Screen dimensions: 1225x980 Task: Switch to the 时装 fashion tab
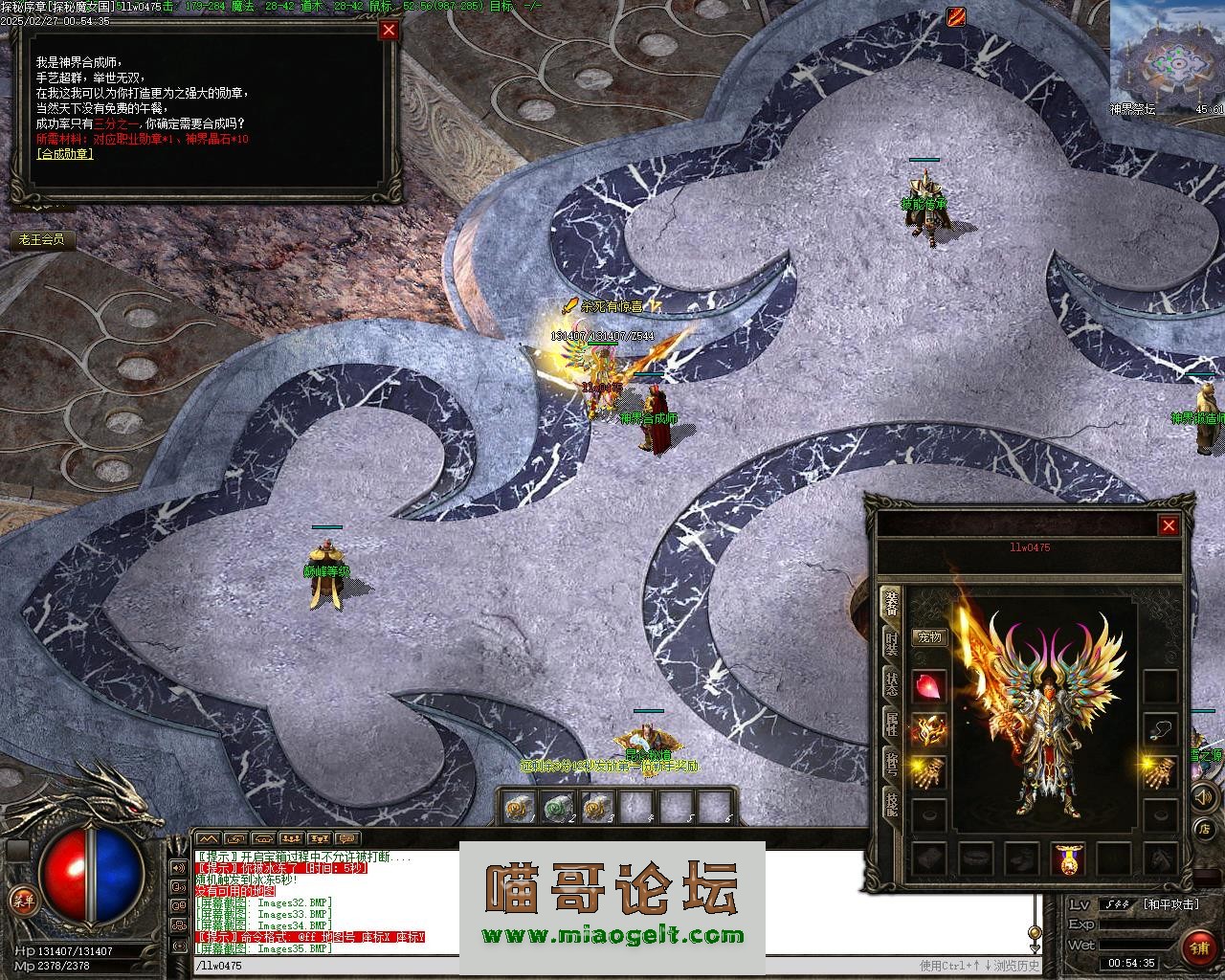pos(891,643)
